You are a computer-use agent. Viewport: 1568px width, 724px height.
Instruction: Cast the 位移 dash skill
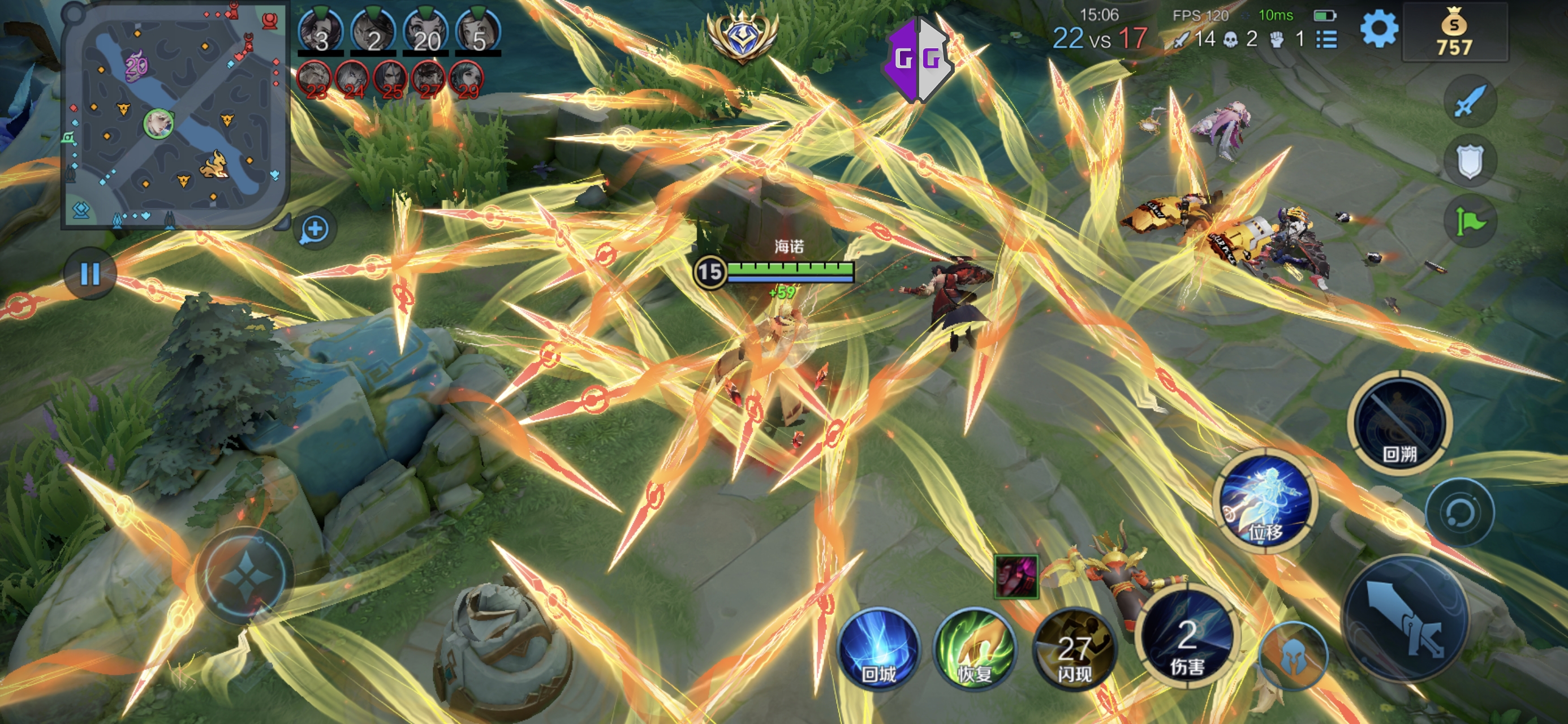pos(1266,501)
